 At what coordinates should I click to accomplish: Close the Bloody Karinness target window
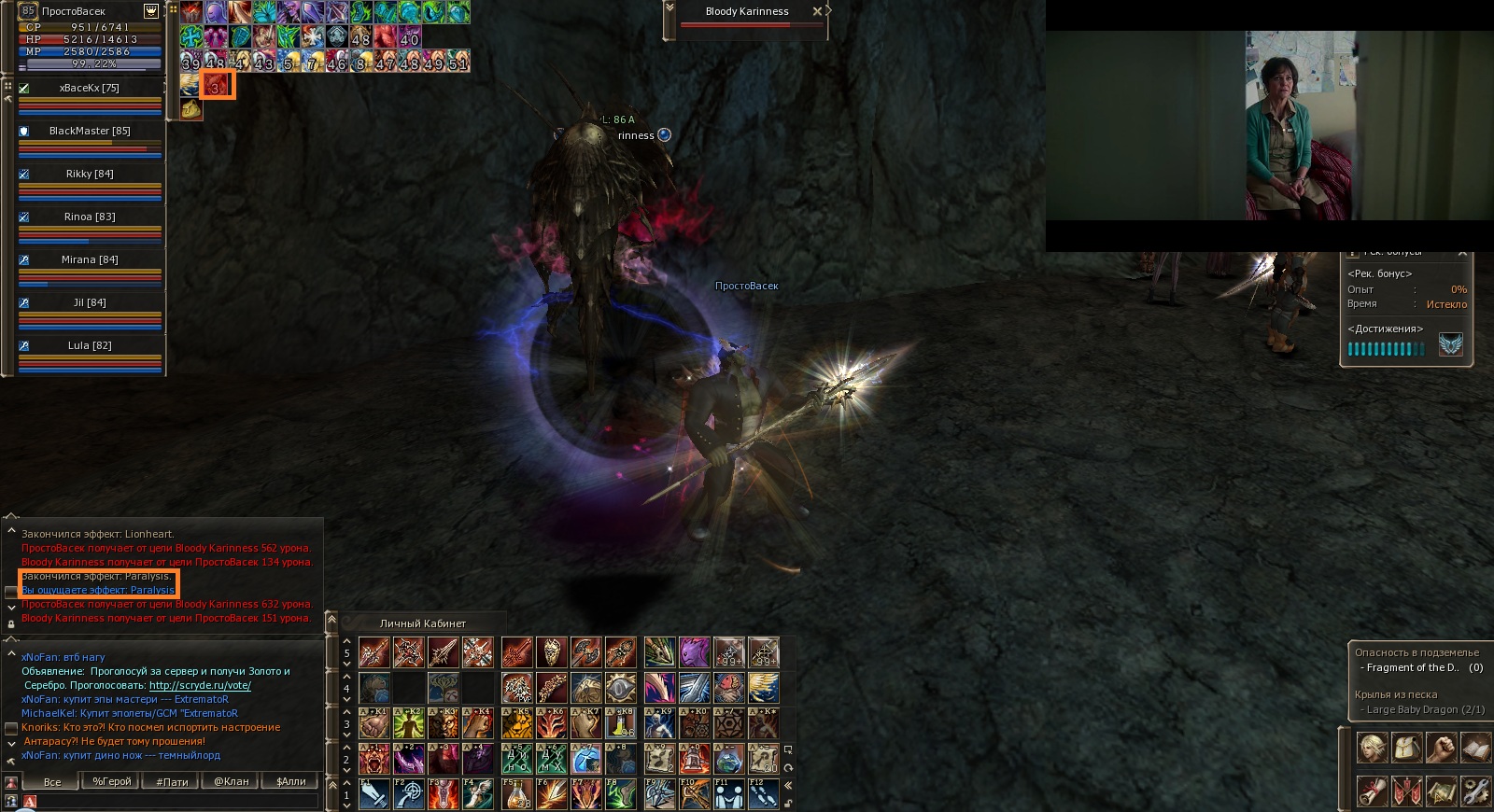(x=817, y=11)
